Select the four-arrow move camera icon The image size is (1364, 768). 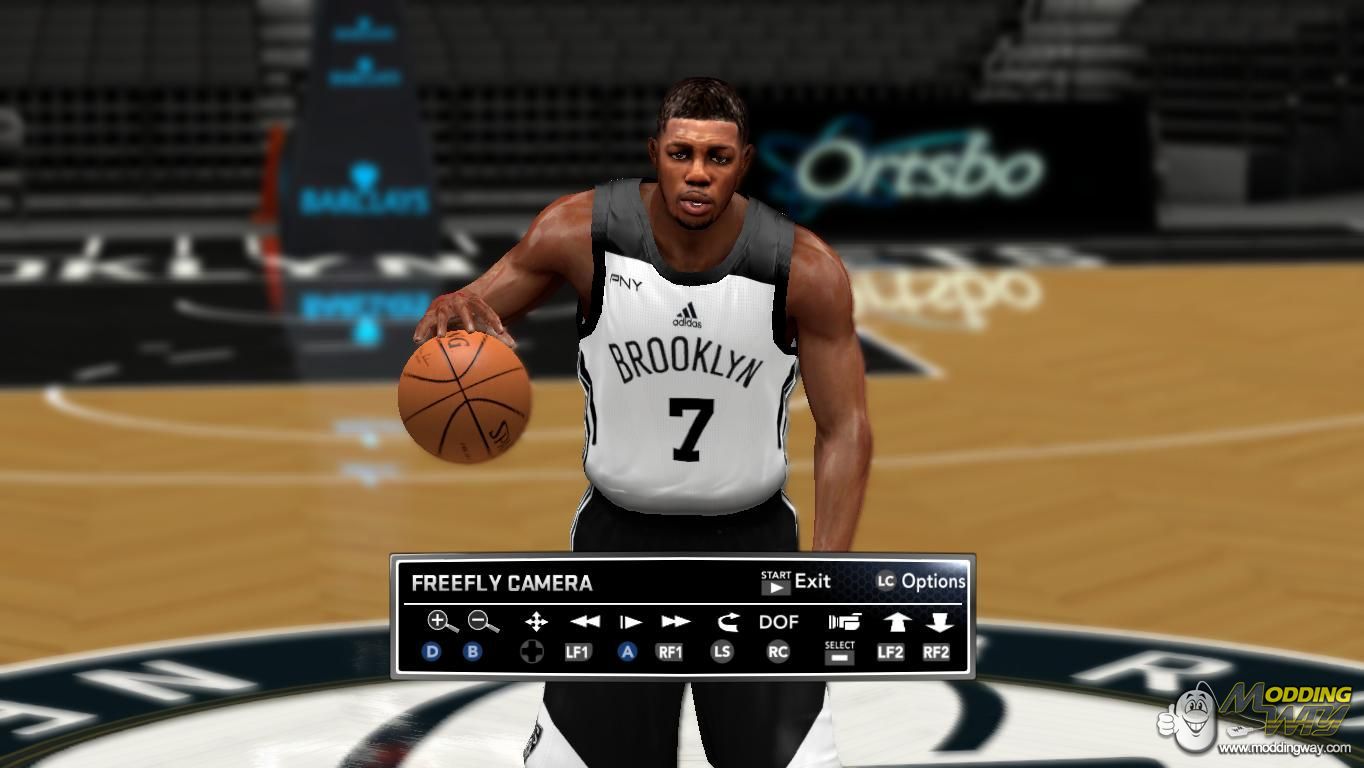tap(536, 622)
